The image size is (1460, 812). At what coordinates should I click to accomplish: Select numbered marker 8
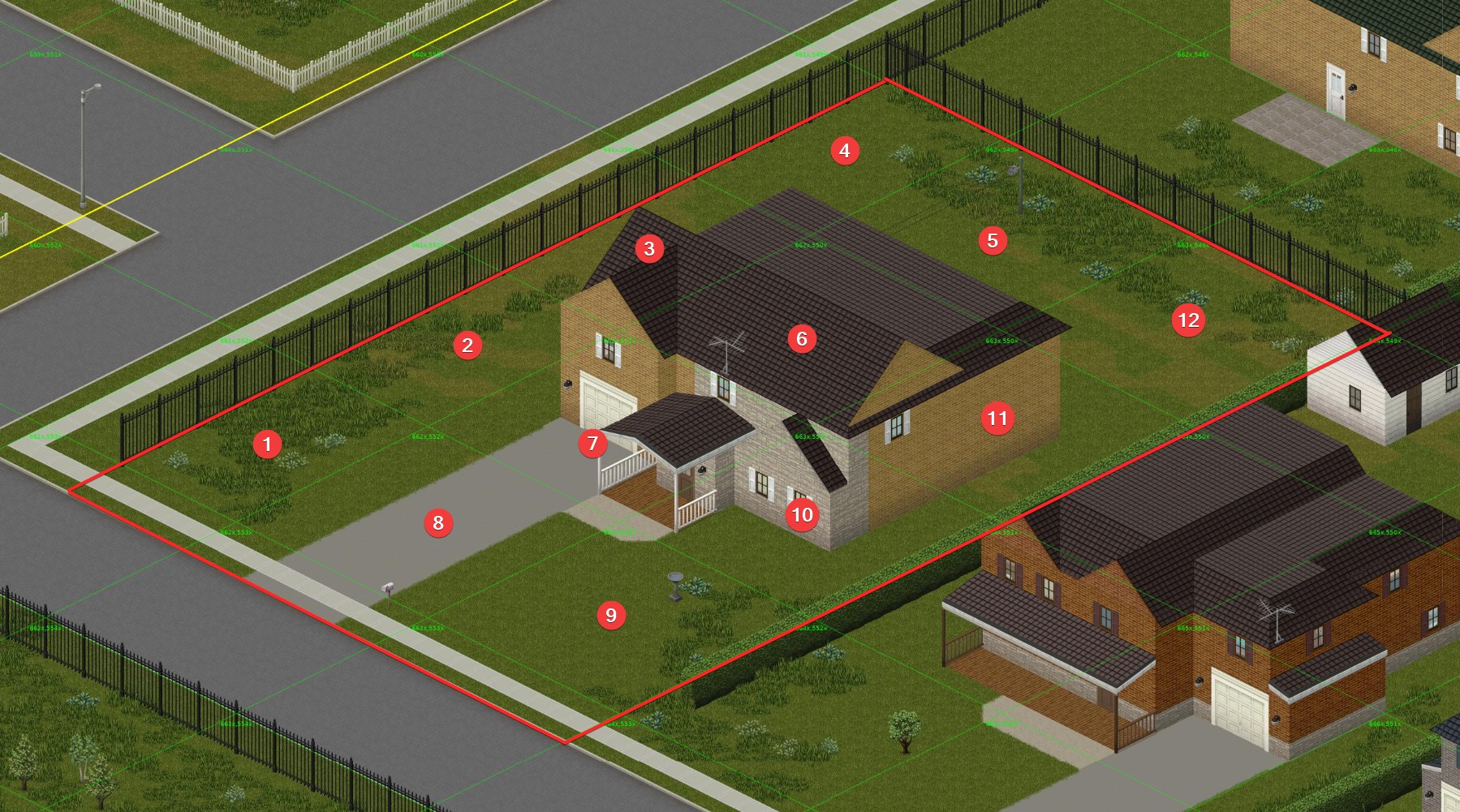tap(438, 522)
